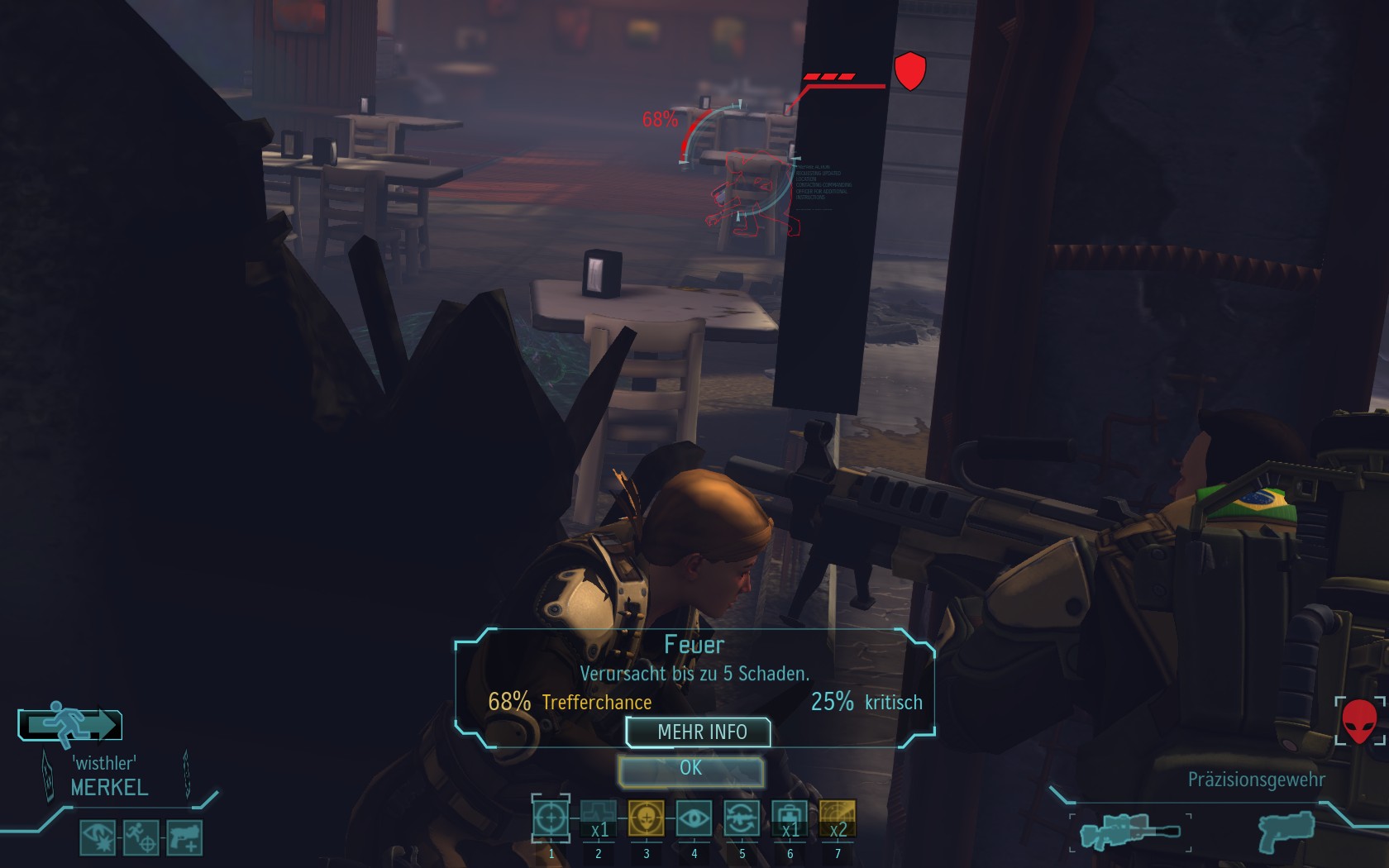
Task: Open MEHR INFO for shot details
Action: (x=699, y=732)
